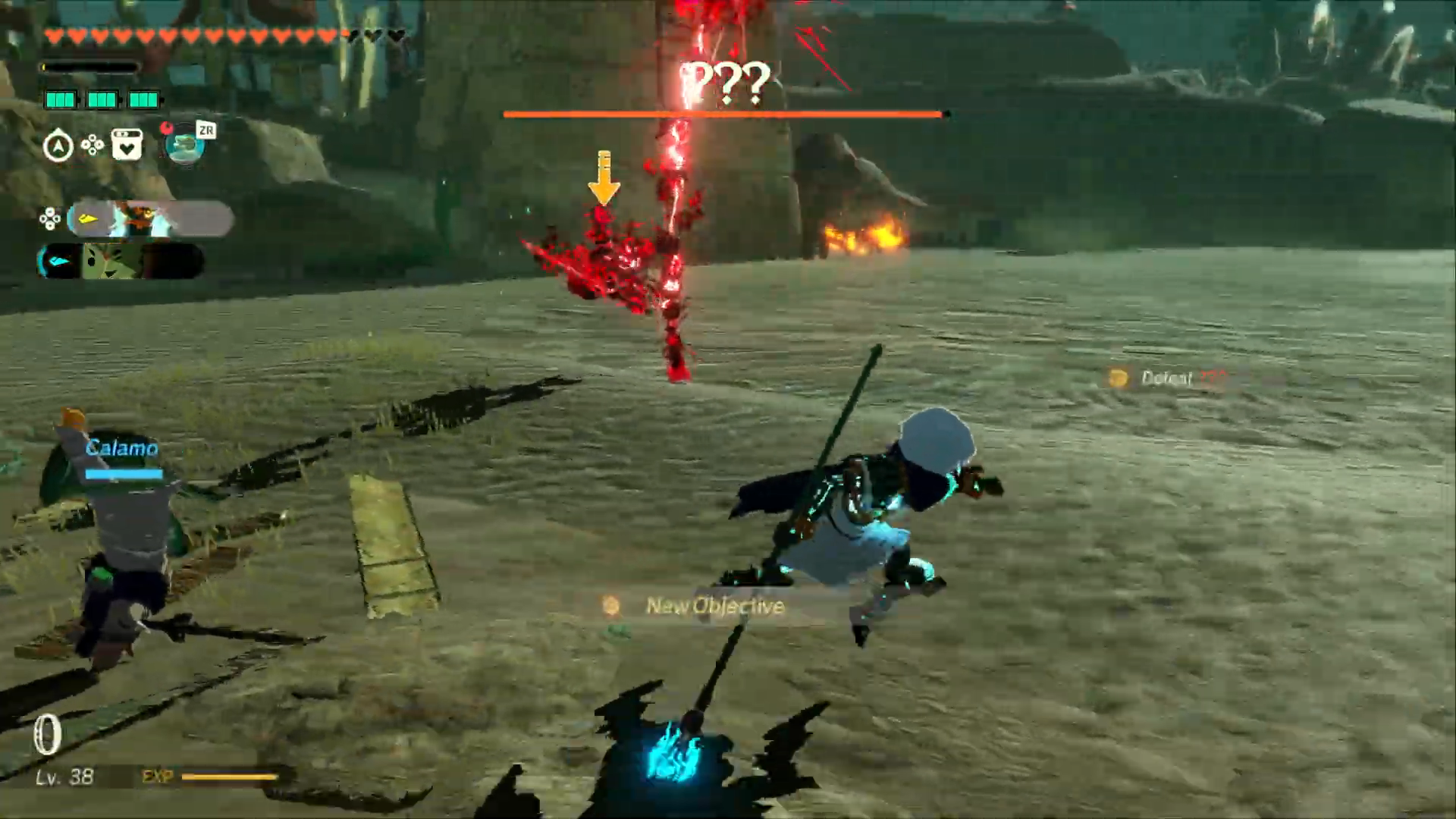Click the Calamo ally name label
This screenshot has height=819, width=1456.
tap(124, 447)
